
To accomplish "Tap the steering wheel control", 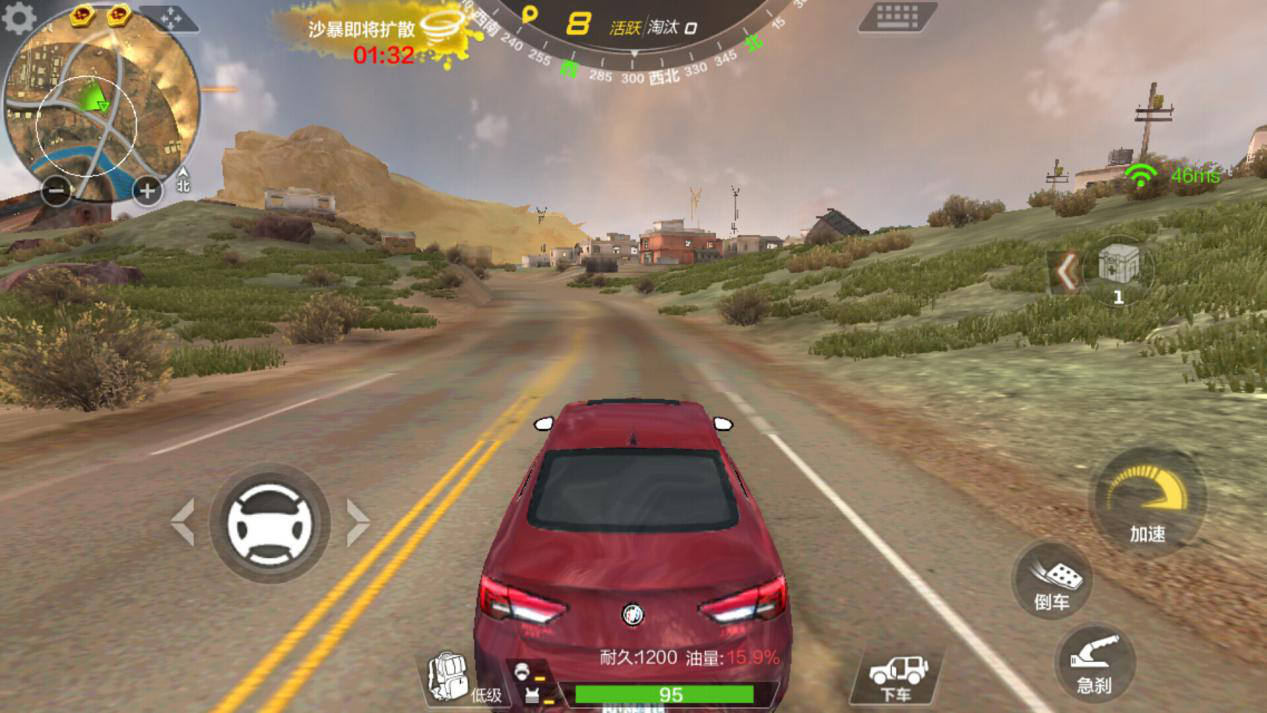I will click(x=269, y=524).
